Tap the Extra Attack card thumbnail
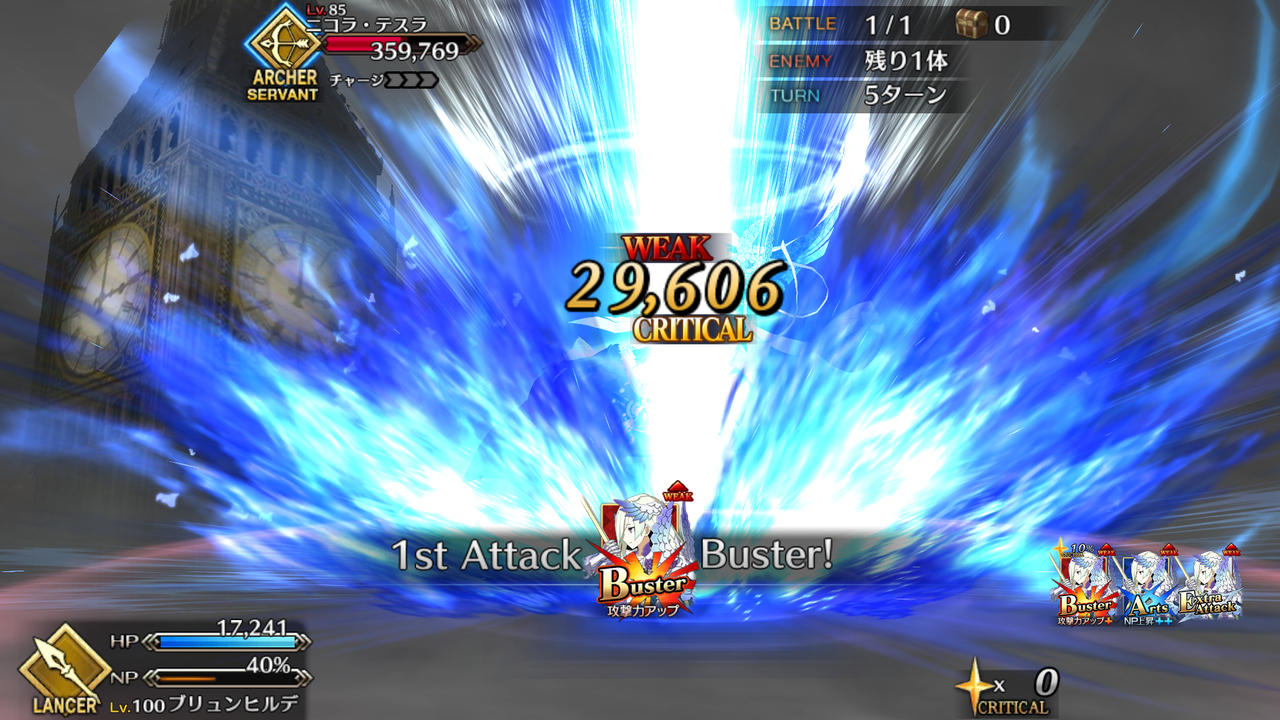Viewport: 1280px width, 720px height. tap(1213, 575)
